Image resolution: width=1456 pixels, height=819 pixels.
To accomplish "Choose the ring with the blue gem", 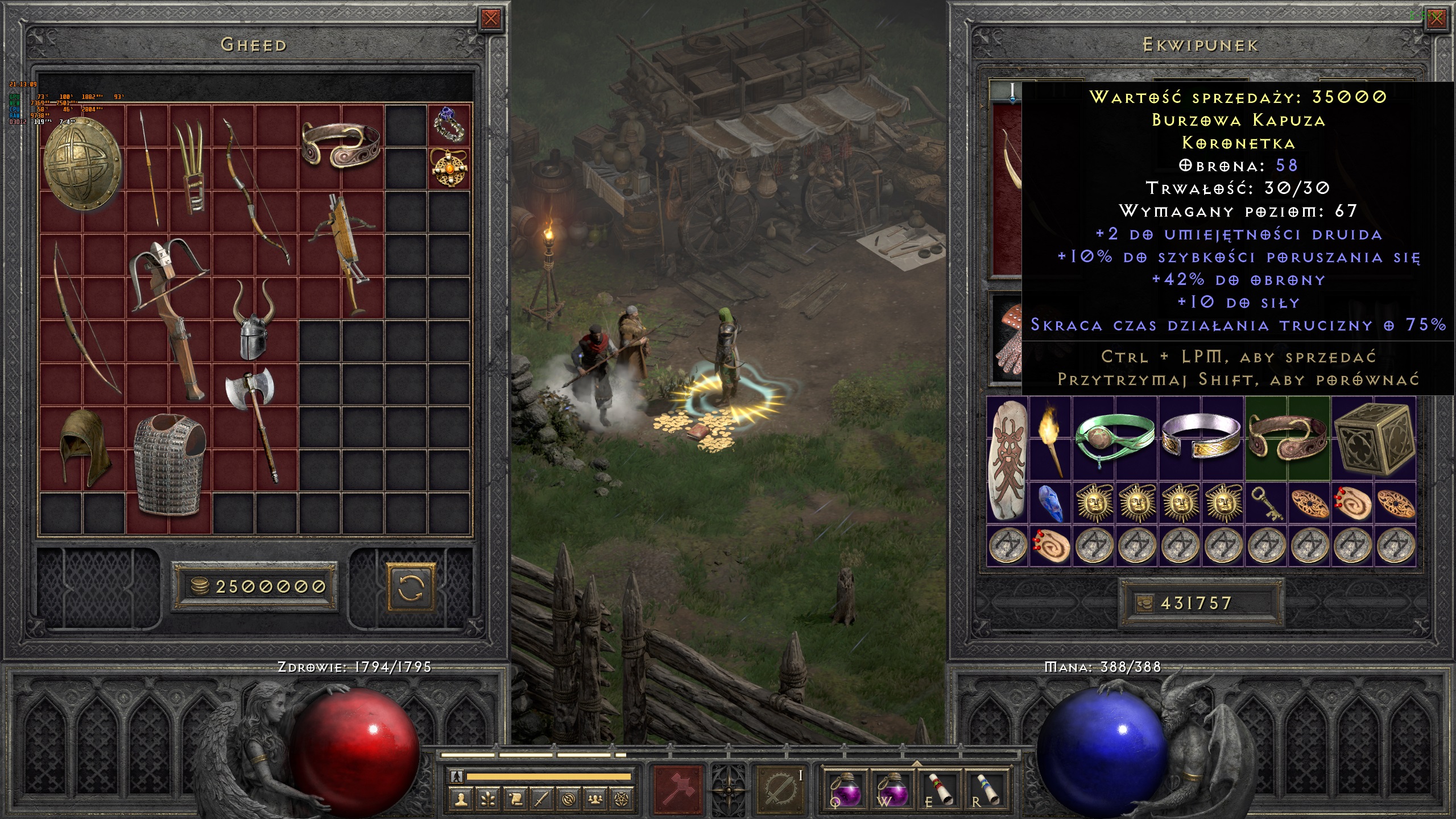I will (x=449, y=125).
